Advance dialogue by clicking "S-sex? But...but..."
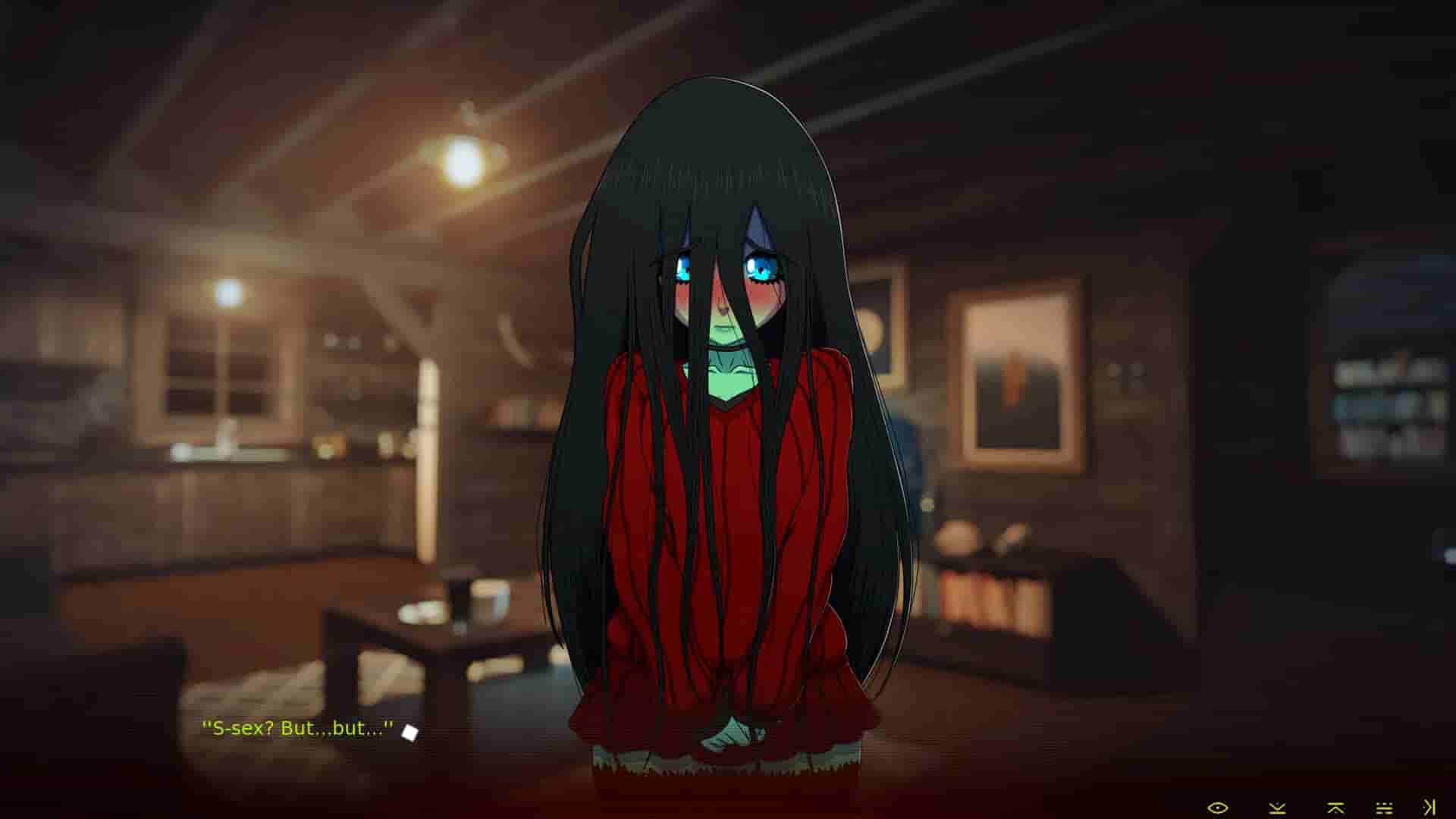1456x819 pixels. tap(298, 730)
